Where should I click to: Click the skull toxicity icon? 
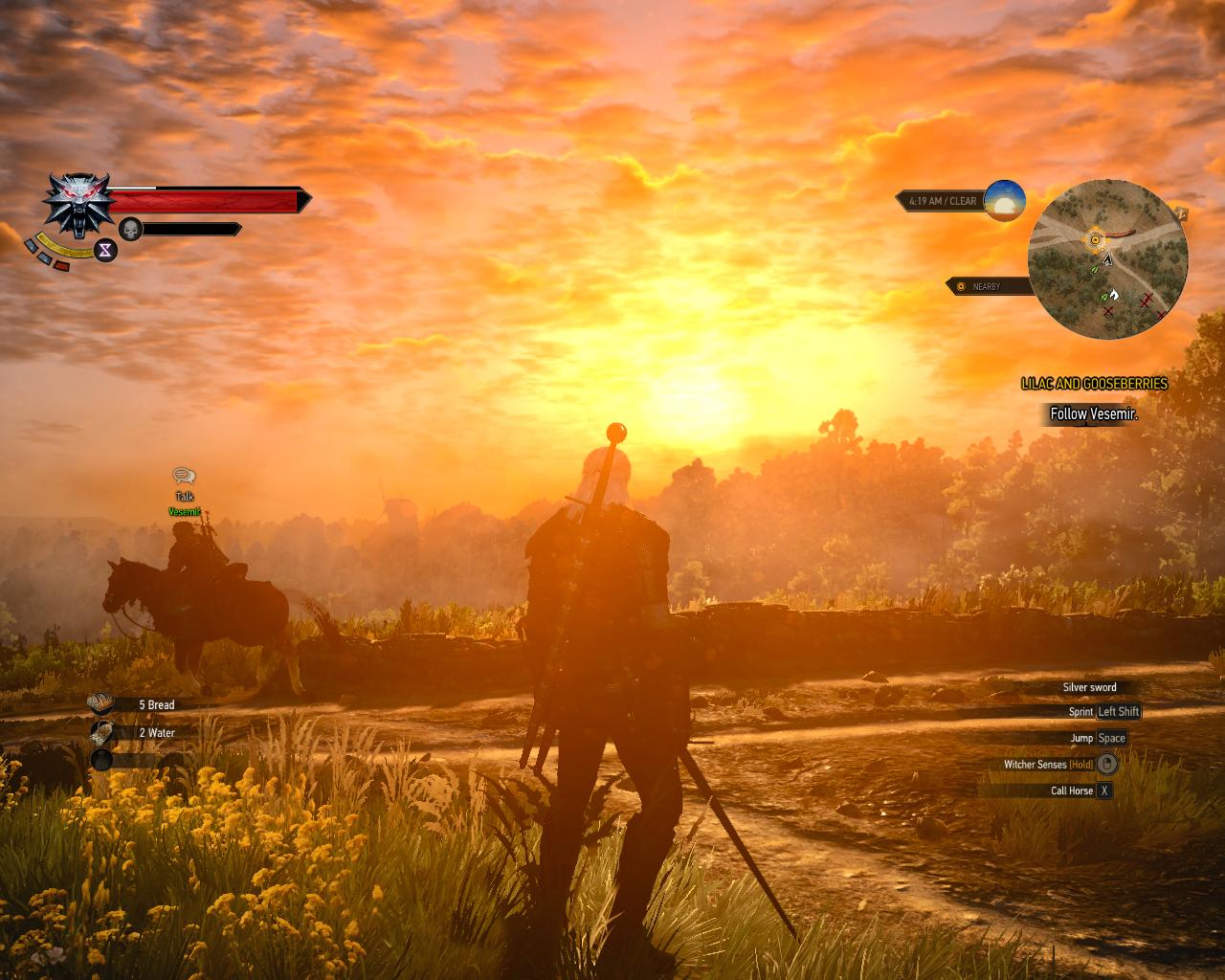coord(130,230)
